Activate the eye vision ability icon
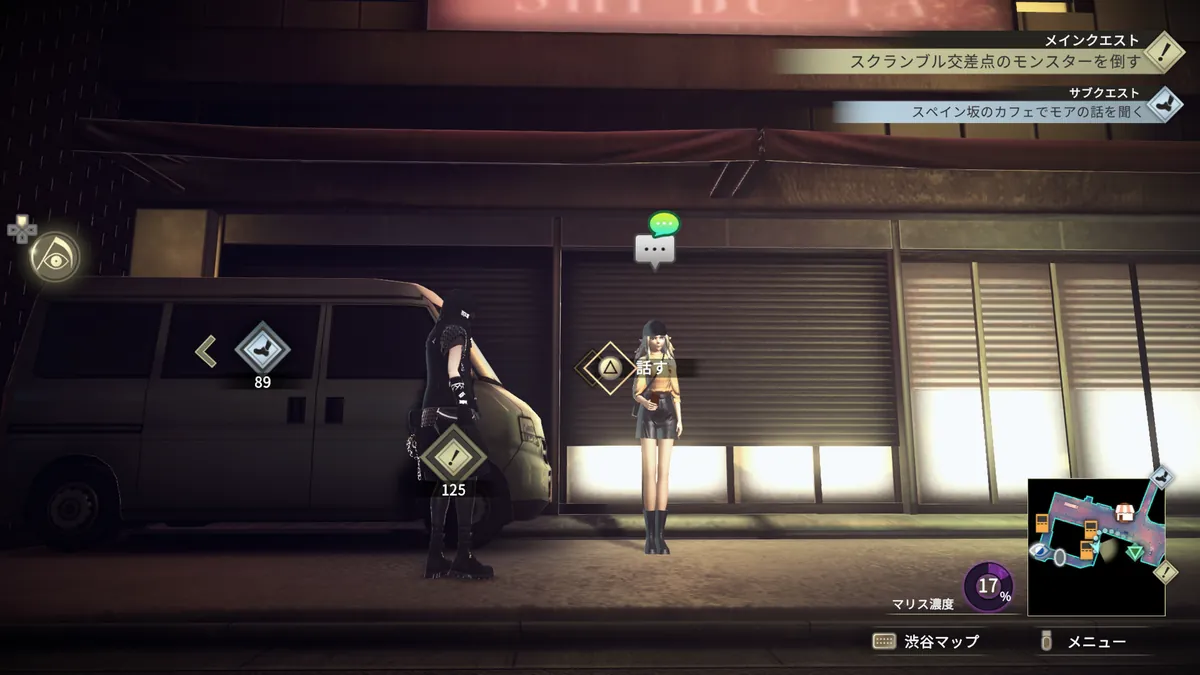1200x675 pixels. pos(54,255)
